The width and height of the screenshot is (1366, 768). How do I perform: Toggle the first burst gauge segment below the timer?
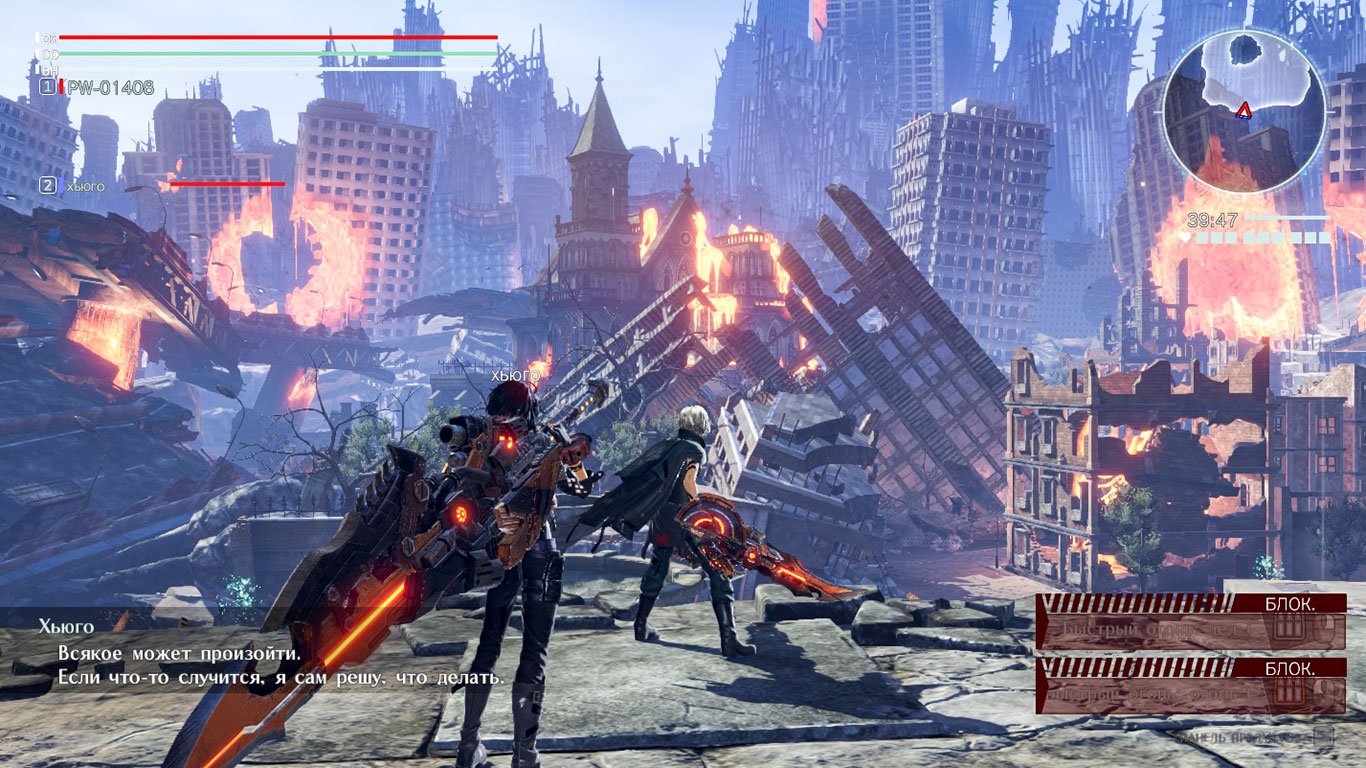(x=1202, y=237)
